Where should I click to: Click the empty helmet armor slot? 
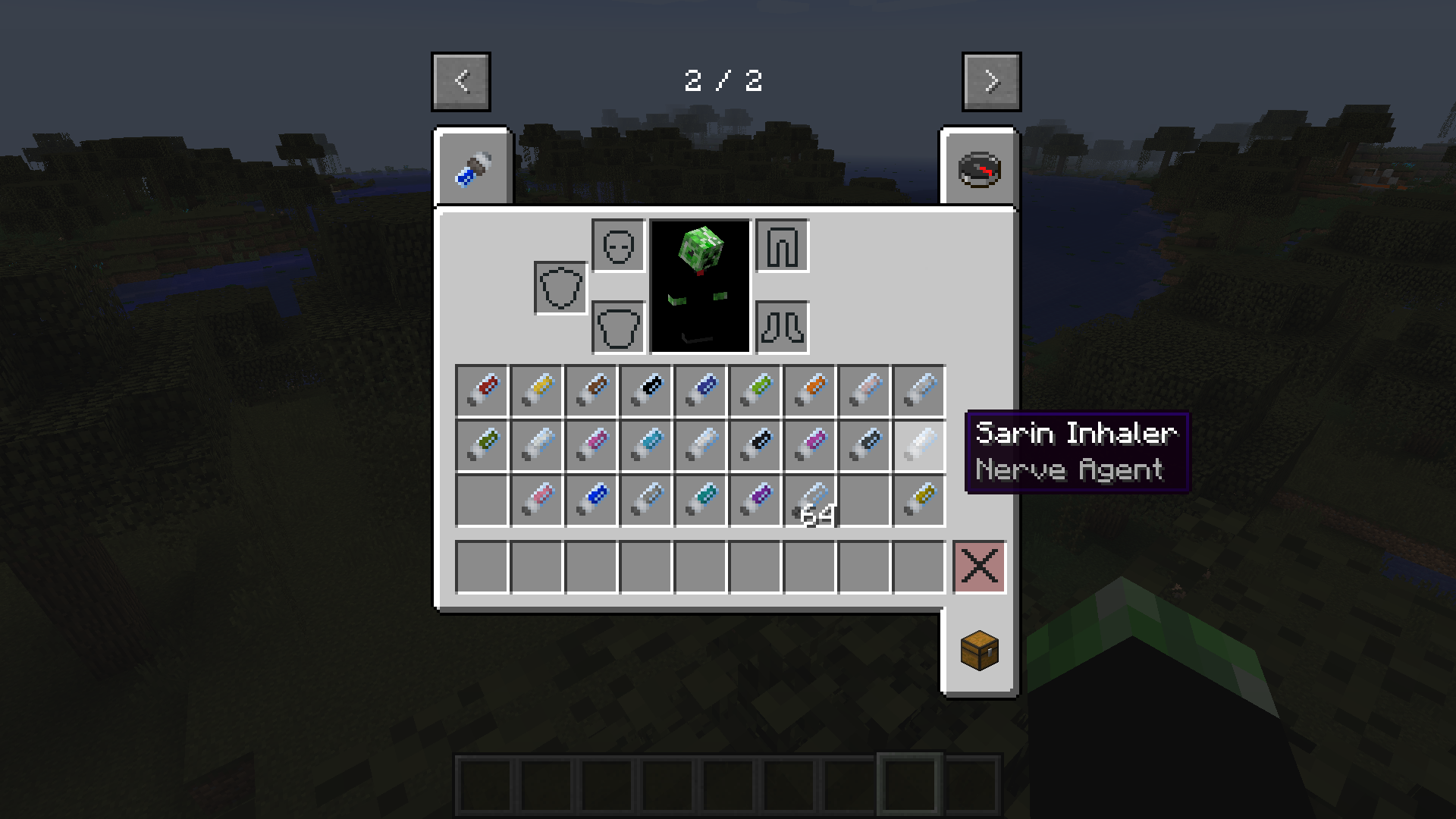click(617, 246)
